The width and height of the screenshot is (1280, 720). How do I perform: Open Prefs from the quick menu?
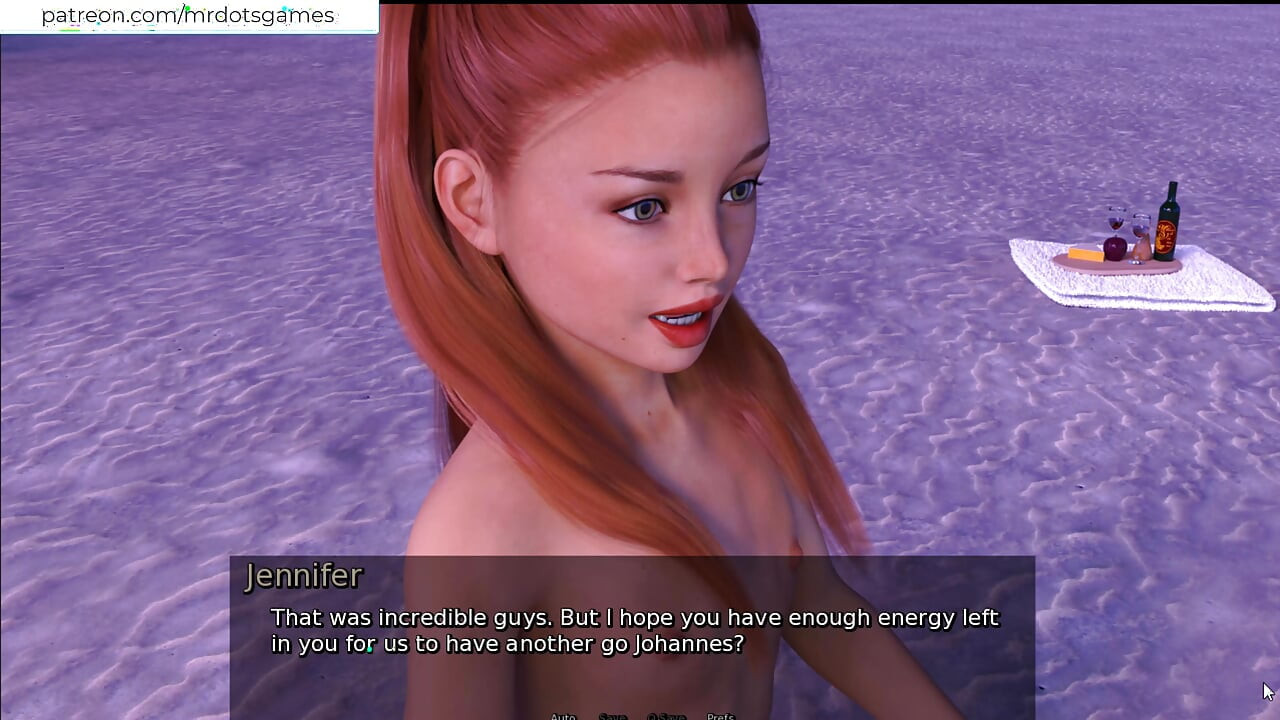[x=720, y=716]
